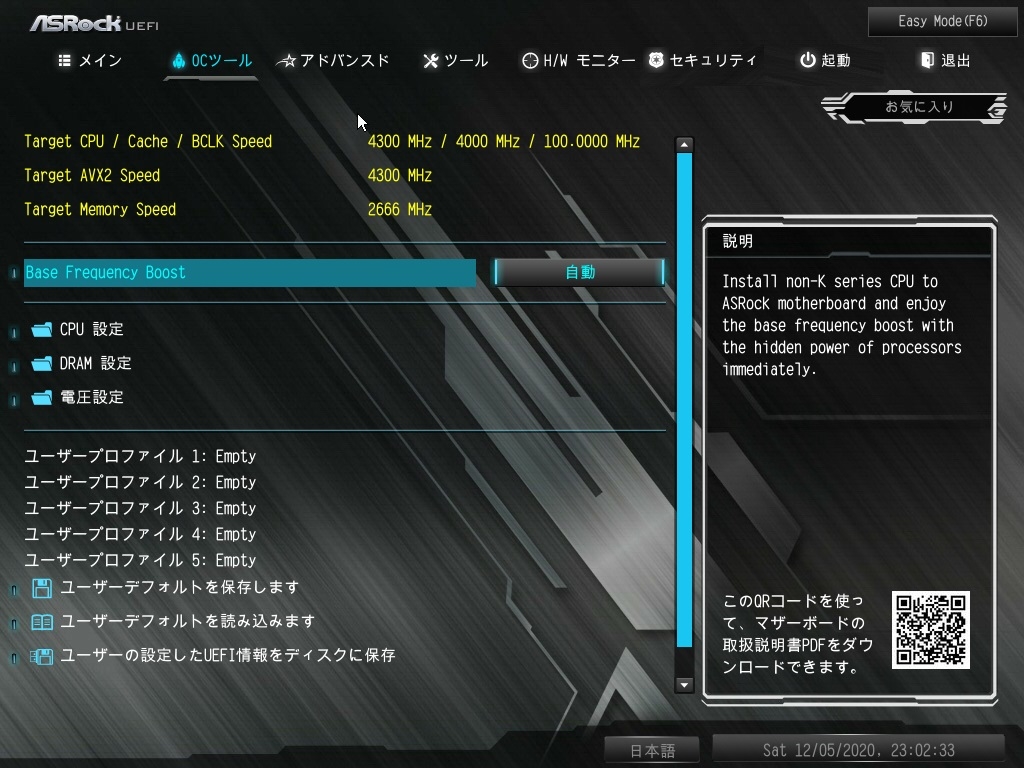1024x768 pixels.
Task: Select the Base Frequency Boost row
Action: coord(249,272)
